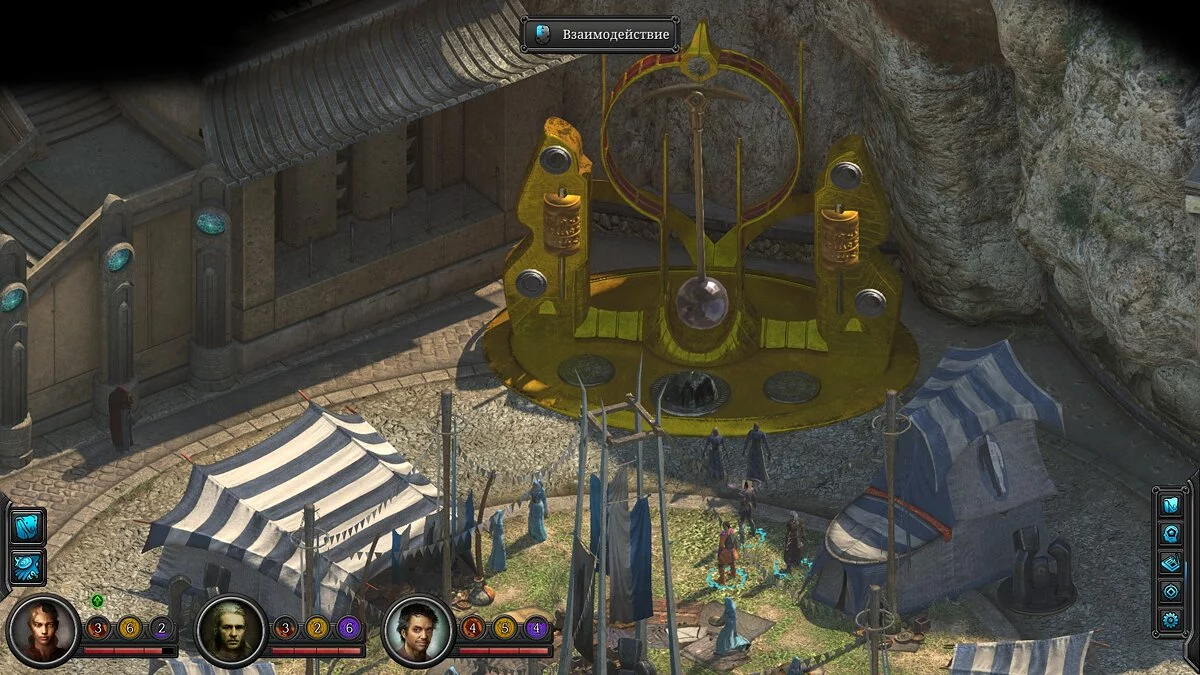Select the young half-shaved-hair character portrait
The image size is (1200, 675).
coord(42,630)
